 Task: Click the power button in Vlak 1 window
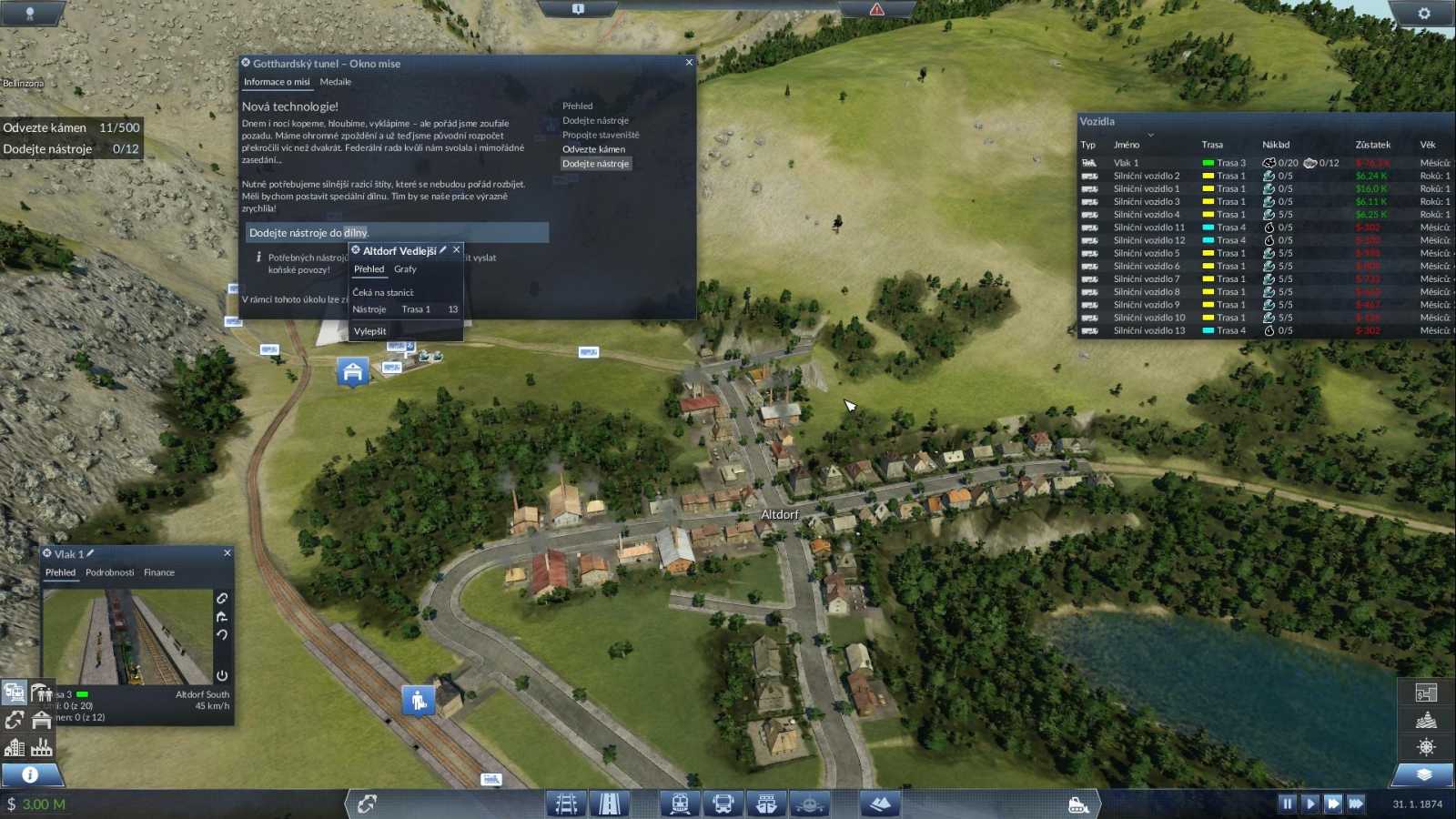pos(222,675)
